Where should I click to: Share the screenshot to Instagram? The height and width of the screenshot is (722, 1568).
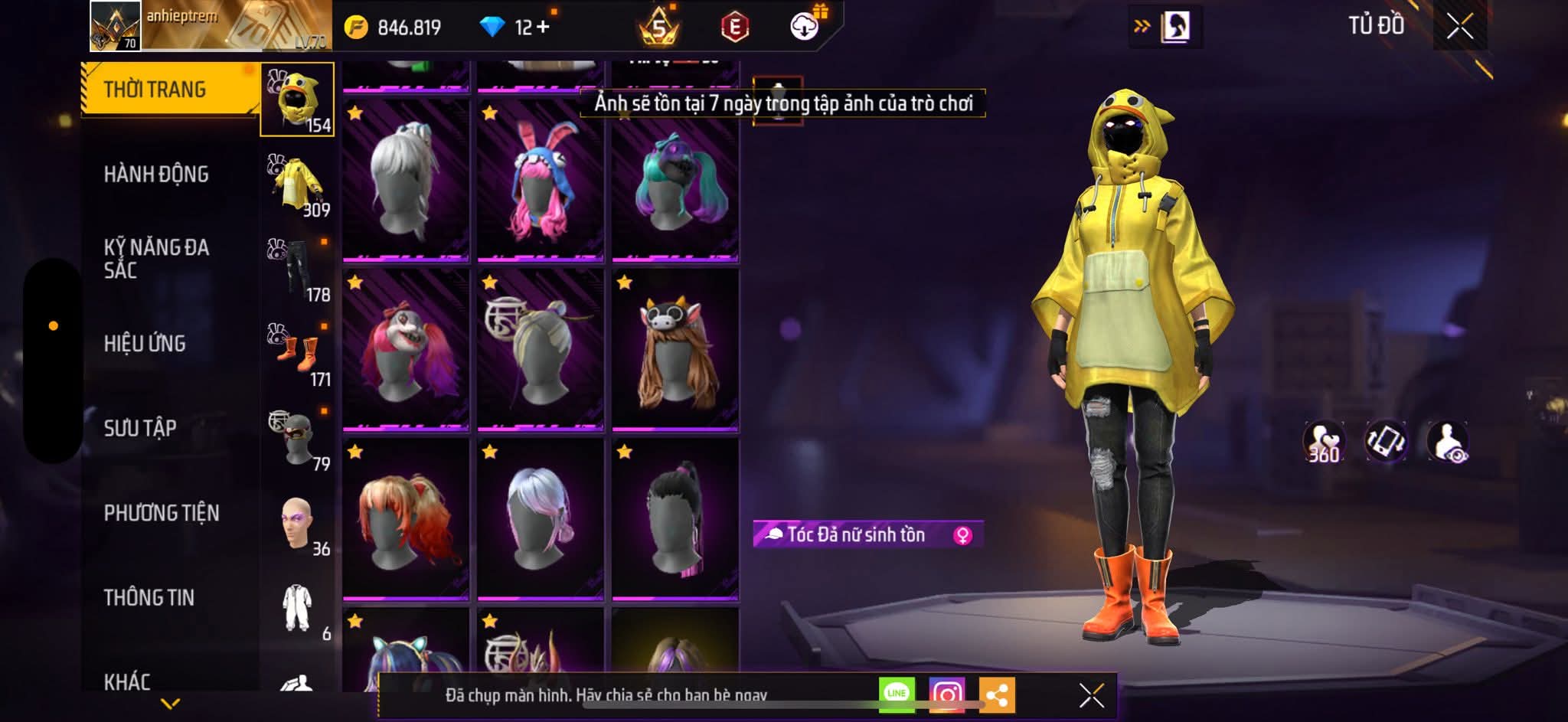(x=947, y=694)
